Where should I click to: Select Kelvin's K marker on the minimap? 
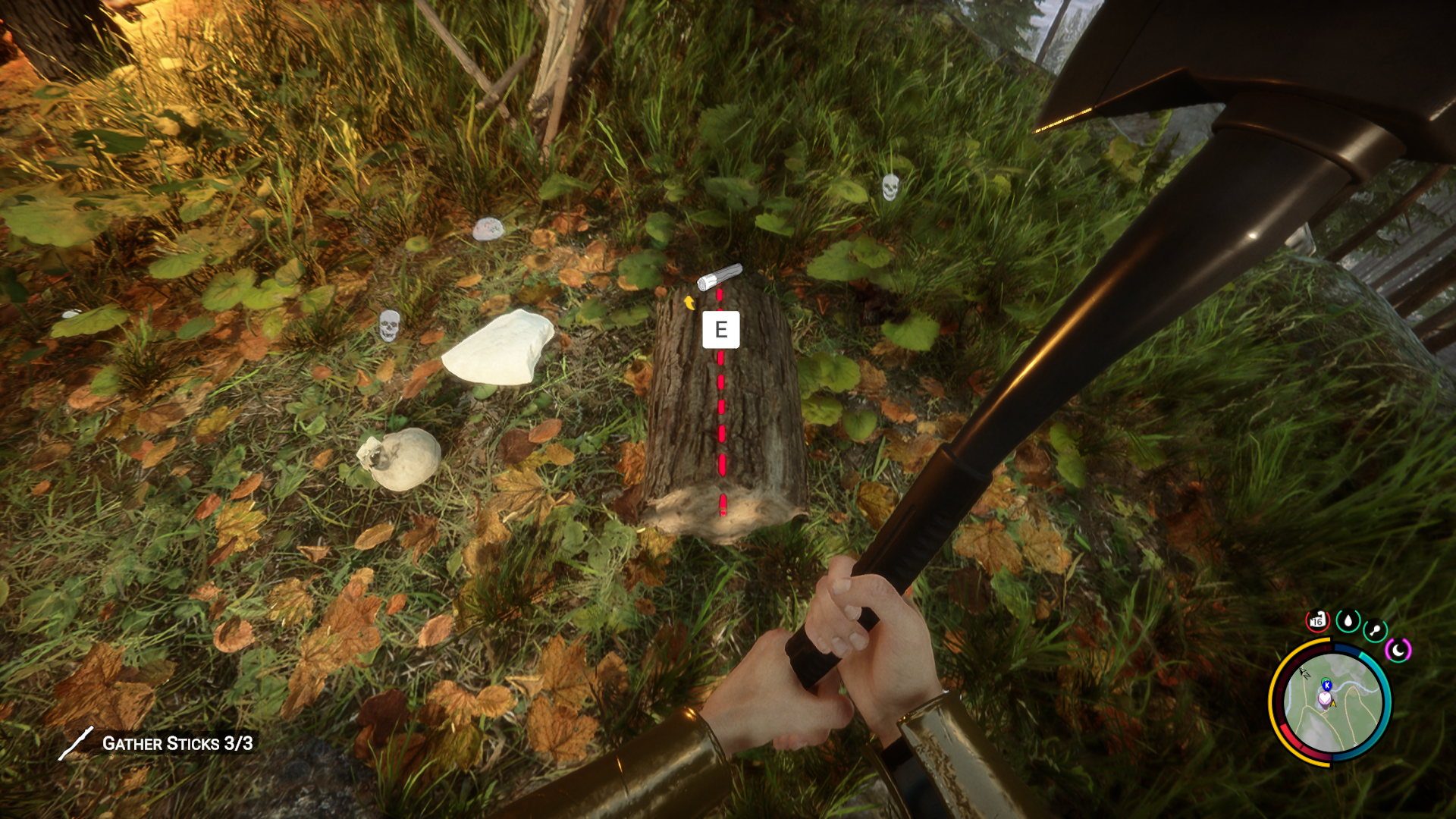pyautogui.click(x=1327, y=685)
